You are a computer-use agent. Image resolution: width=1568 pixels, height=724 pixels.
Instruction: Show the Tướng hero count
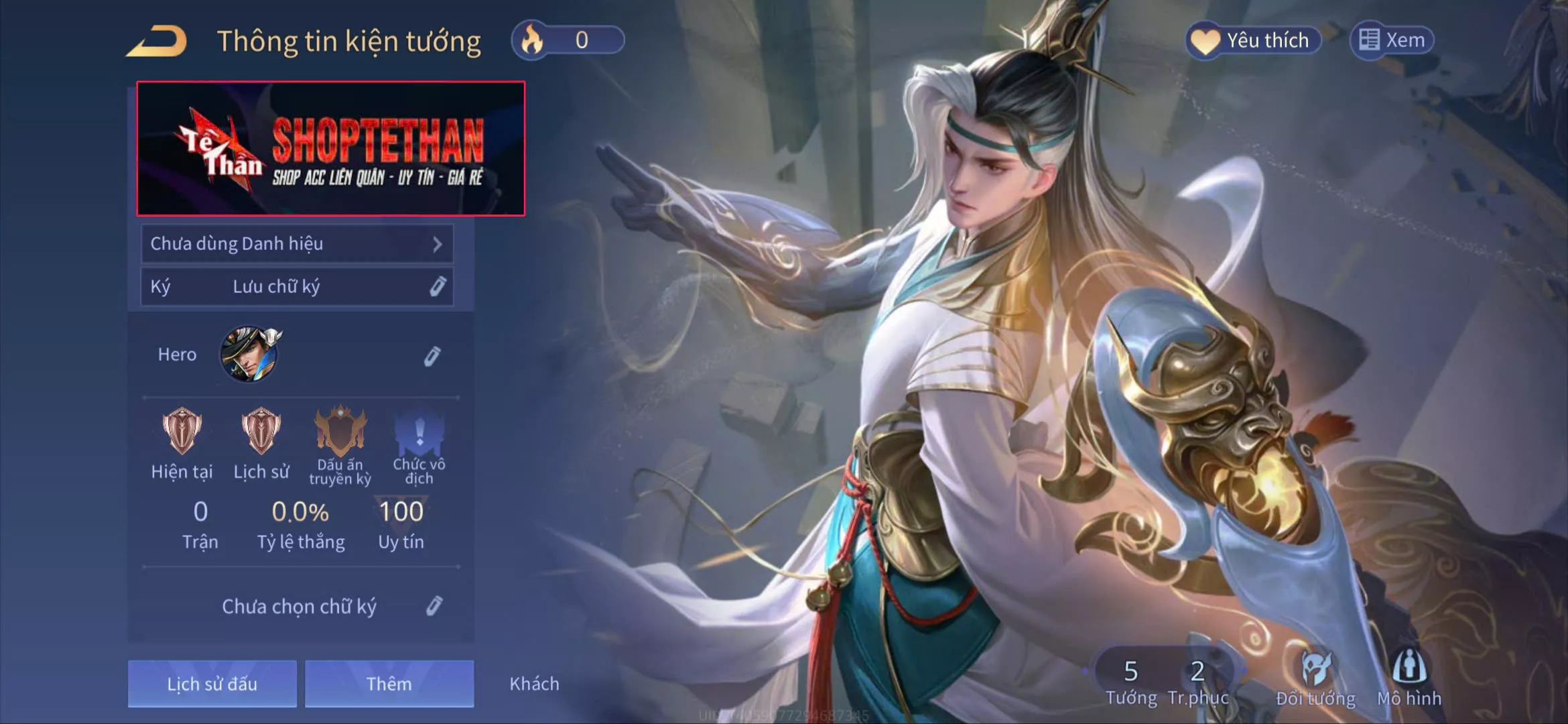[x=1131, y=680]
